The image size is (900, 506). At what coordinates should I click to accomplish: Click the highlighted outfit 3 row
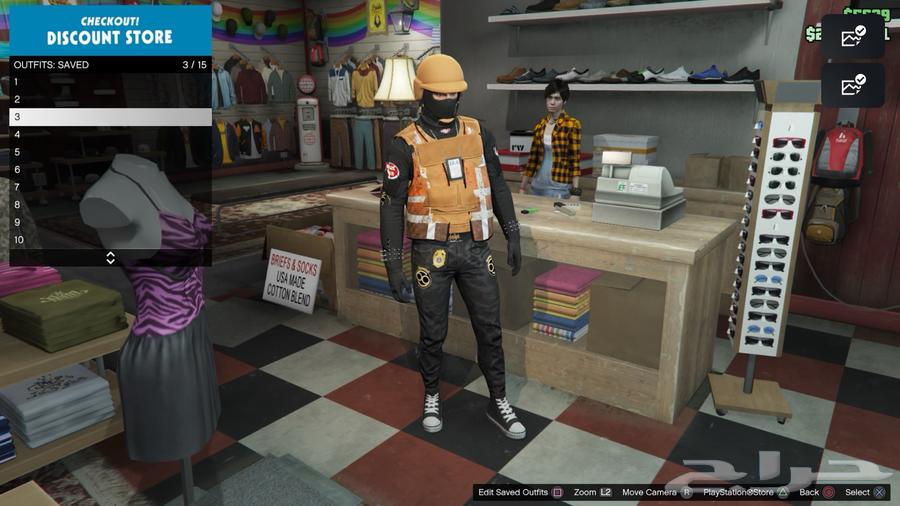(x=110, y=117)
